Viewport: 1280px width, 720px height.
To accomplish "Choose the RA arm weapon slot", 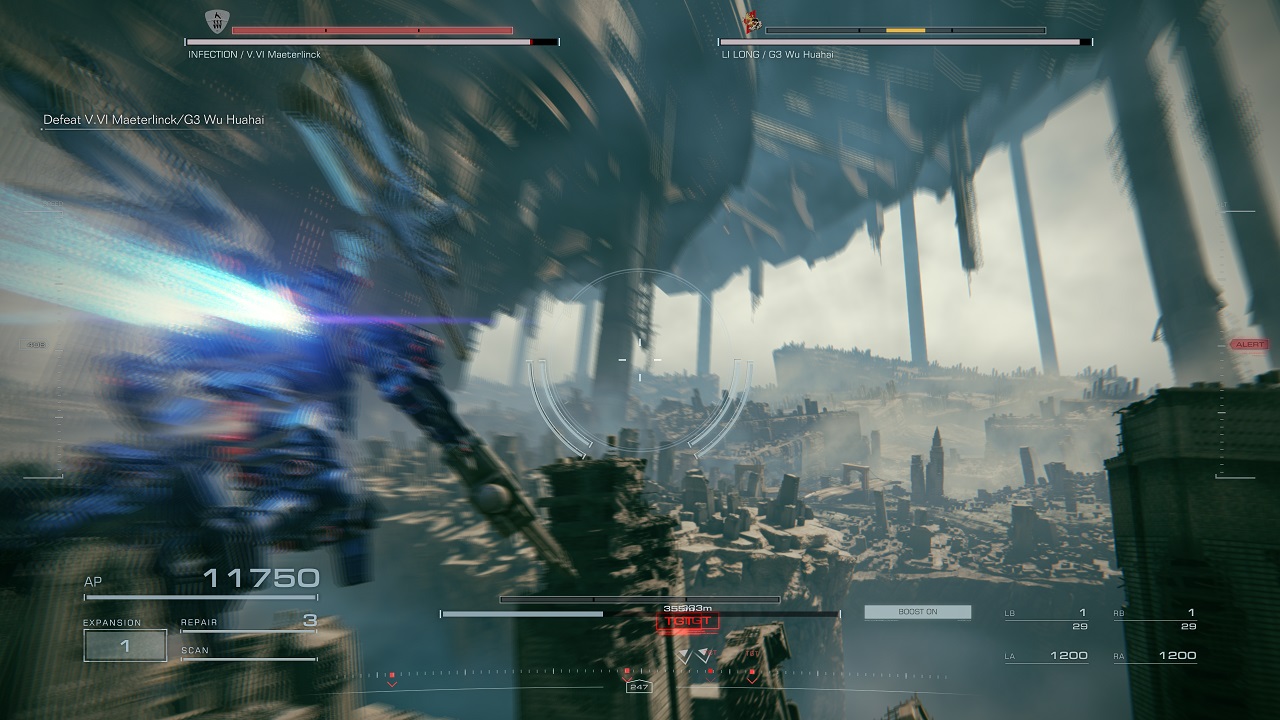I will pos(1154,656).
